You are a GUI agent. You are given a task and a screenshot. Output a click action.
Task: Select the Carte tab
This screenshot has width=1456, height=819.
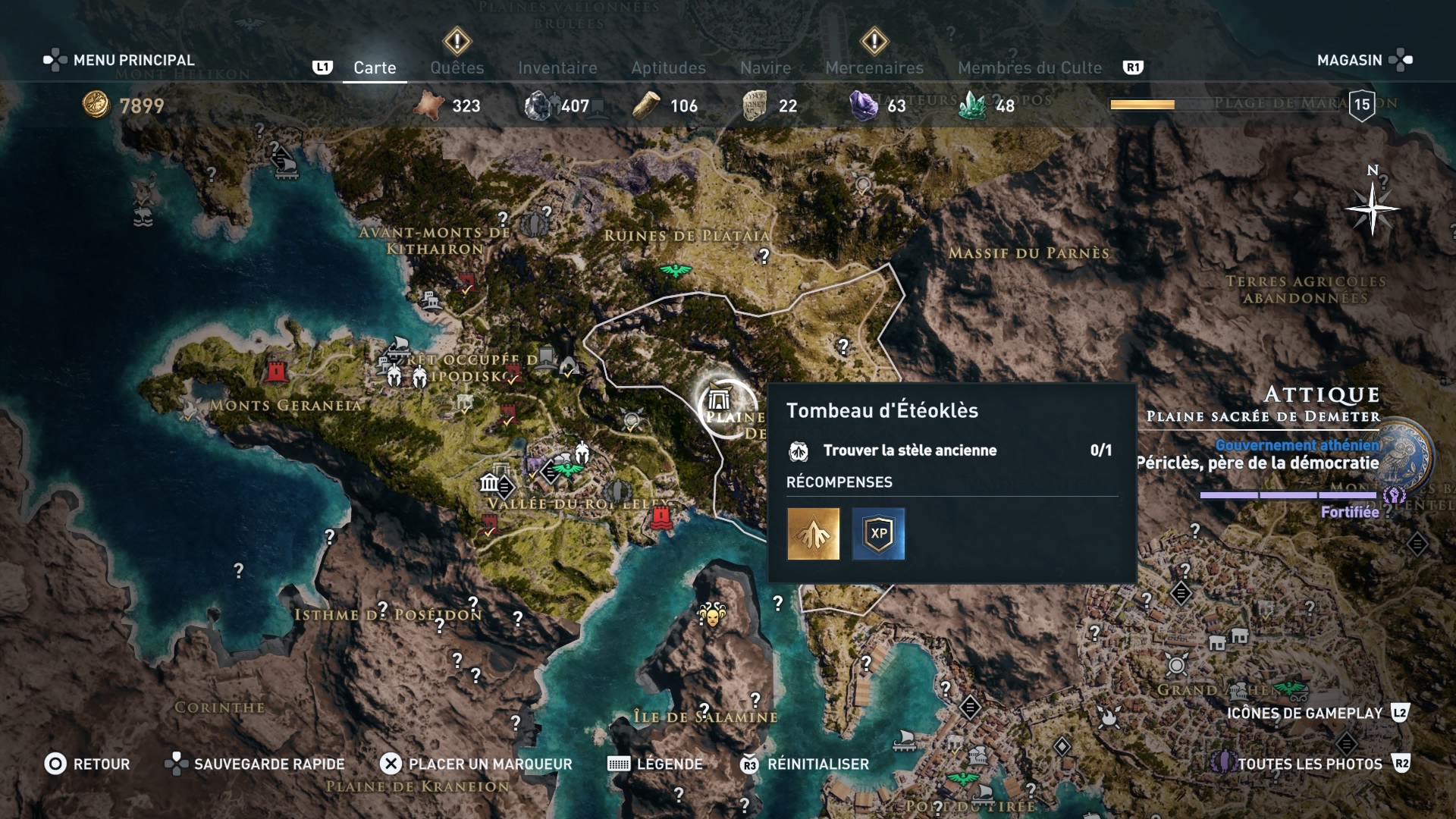pos(375,67)
